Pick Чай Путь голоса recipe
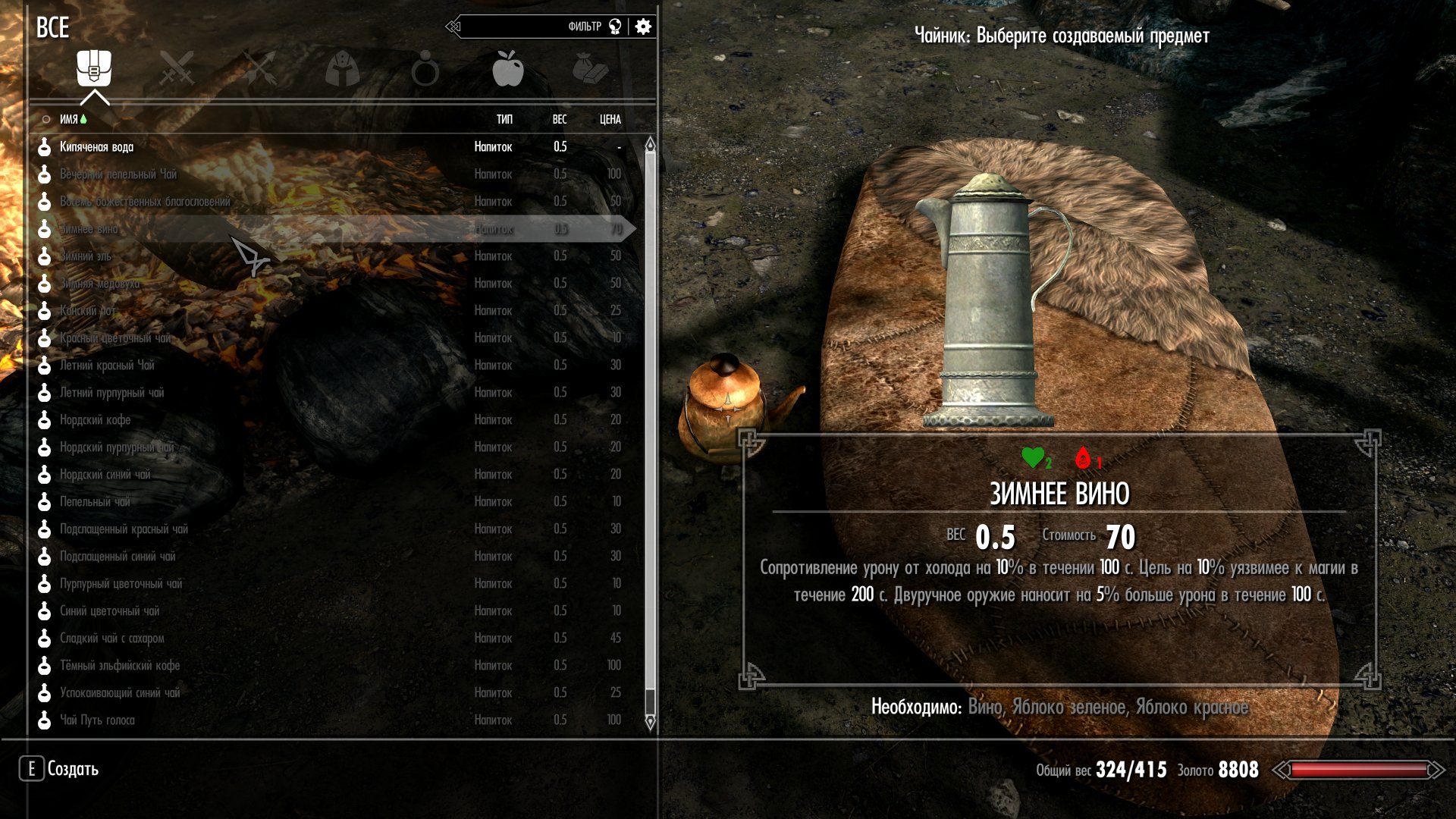The image size is (1456, 819). click(97, 720)
